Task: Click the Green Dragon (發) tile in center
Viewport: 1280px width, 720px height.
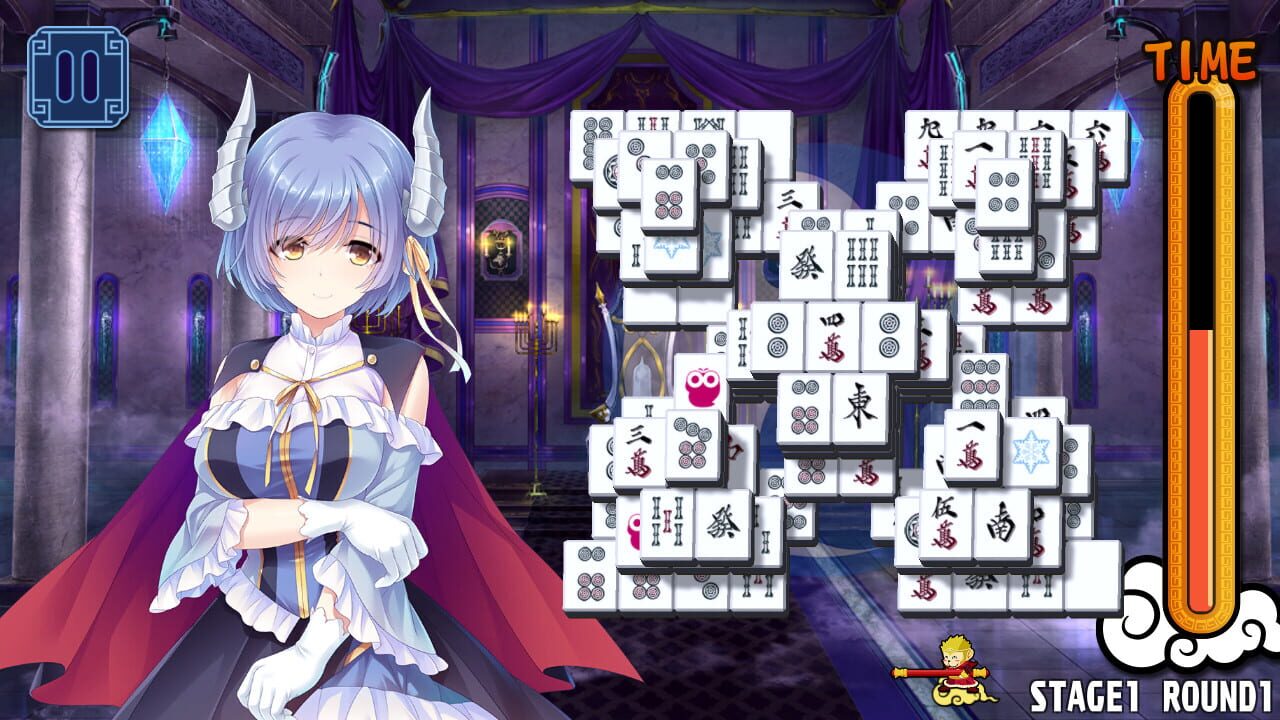Action: click(x=805, y=264)
